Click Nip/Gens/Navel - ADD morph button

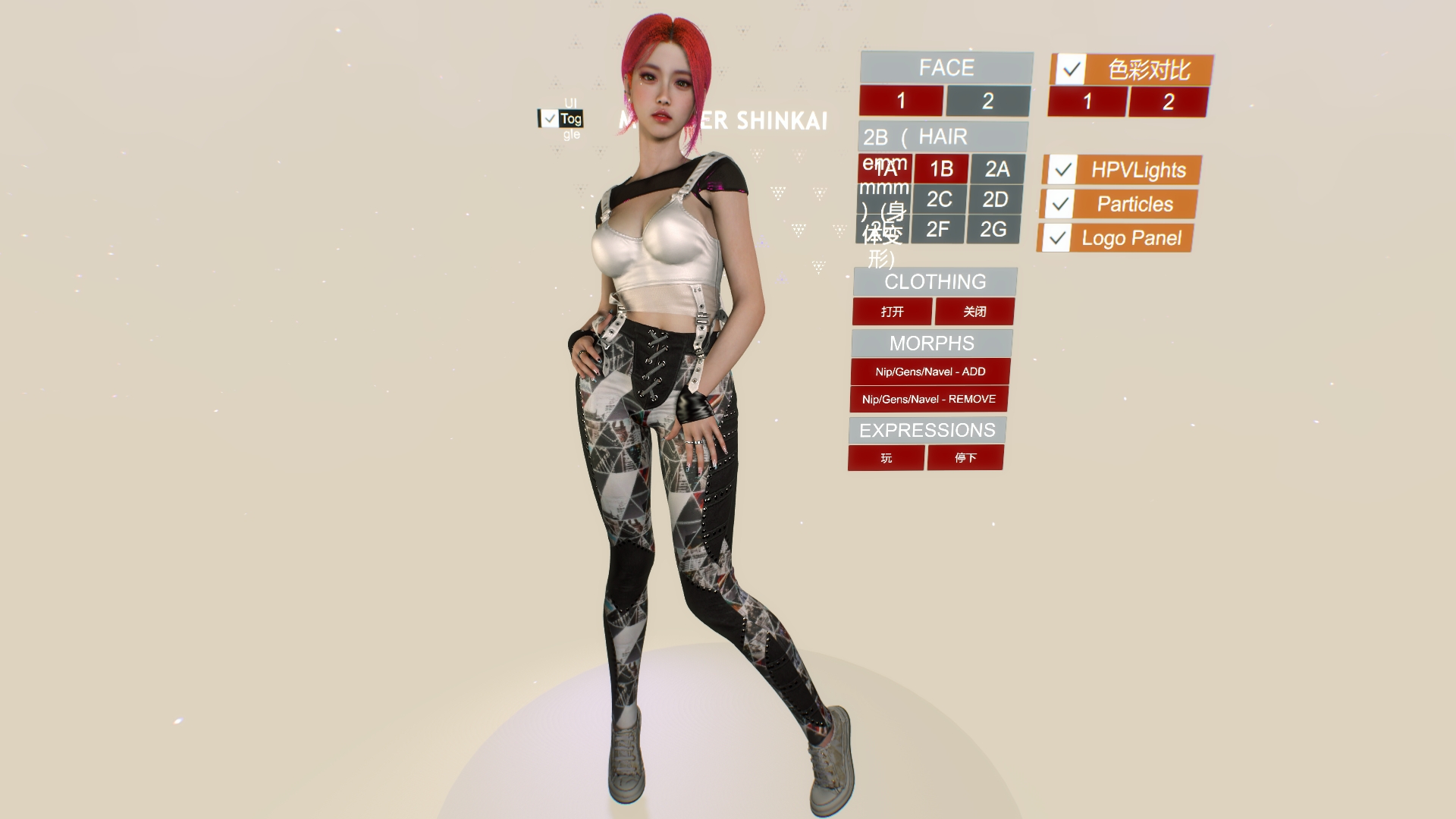tap(930, 372)
